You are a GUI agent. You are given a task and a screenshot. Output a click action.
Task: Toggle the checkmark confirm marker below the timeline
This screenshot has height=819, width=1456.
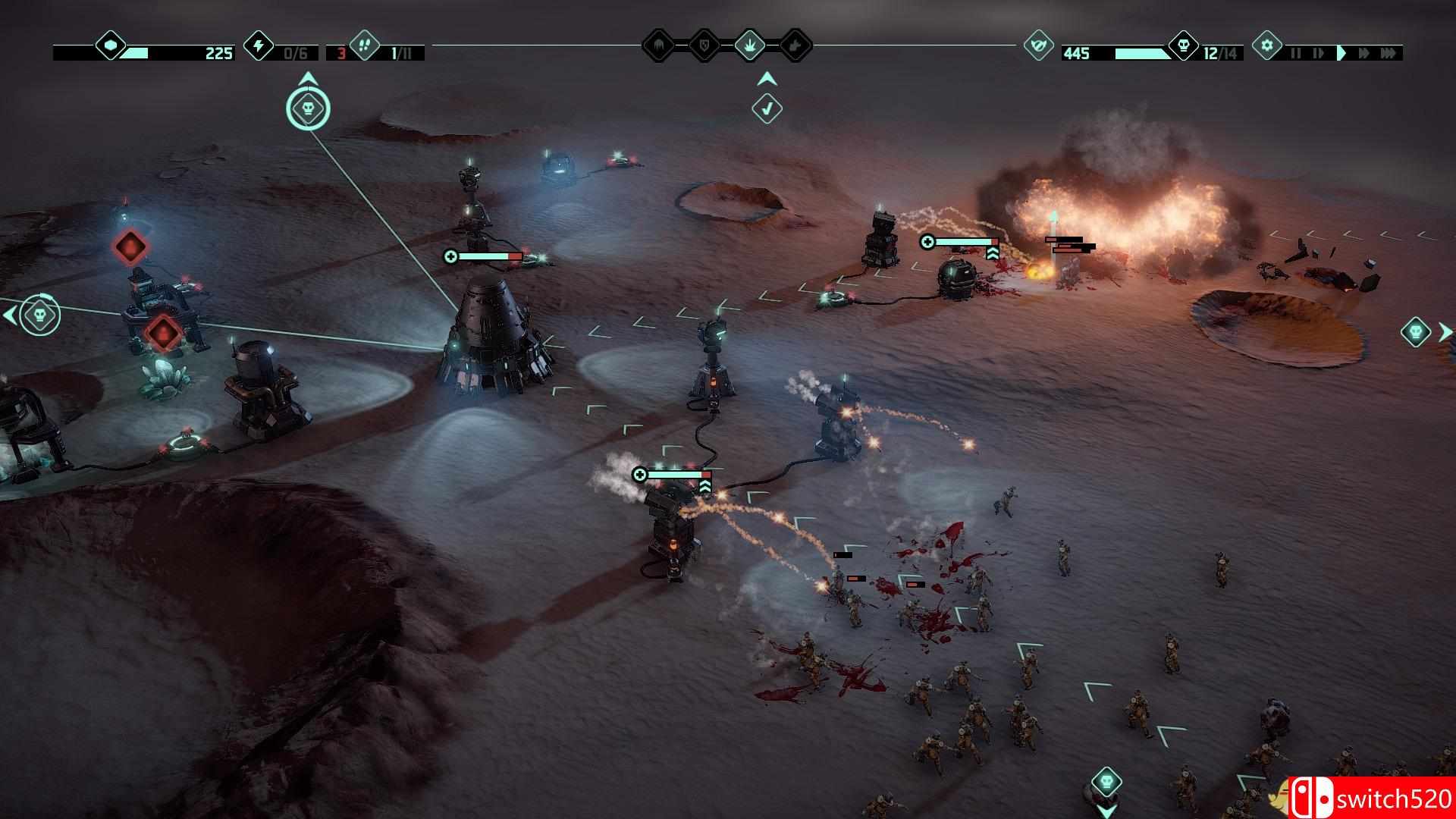[x=767, y=108]
